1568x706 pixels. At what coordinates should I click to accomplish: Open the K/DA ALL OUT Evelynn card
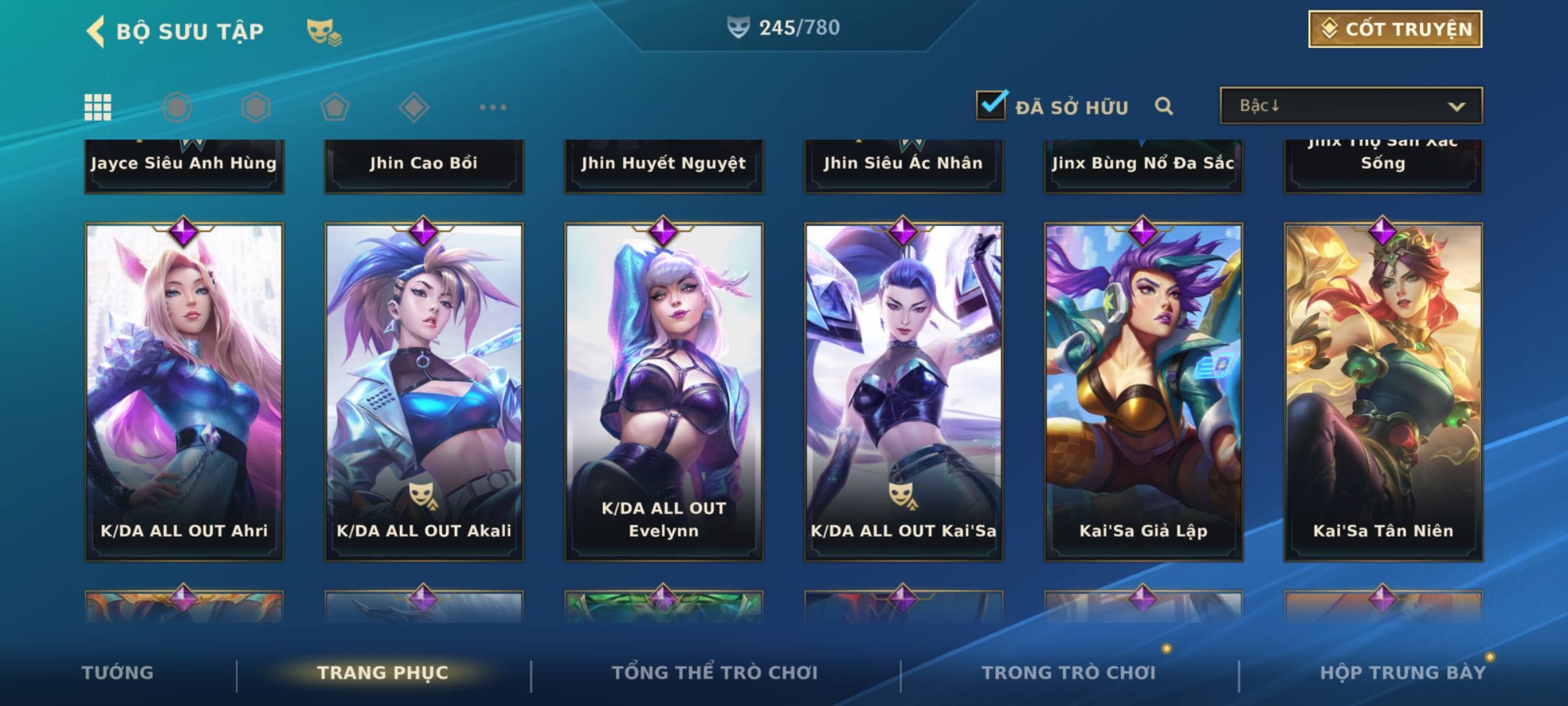point(664,392)
